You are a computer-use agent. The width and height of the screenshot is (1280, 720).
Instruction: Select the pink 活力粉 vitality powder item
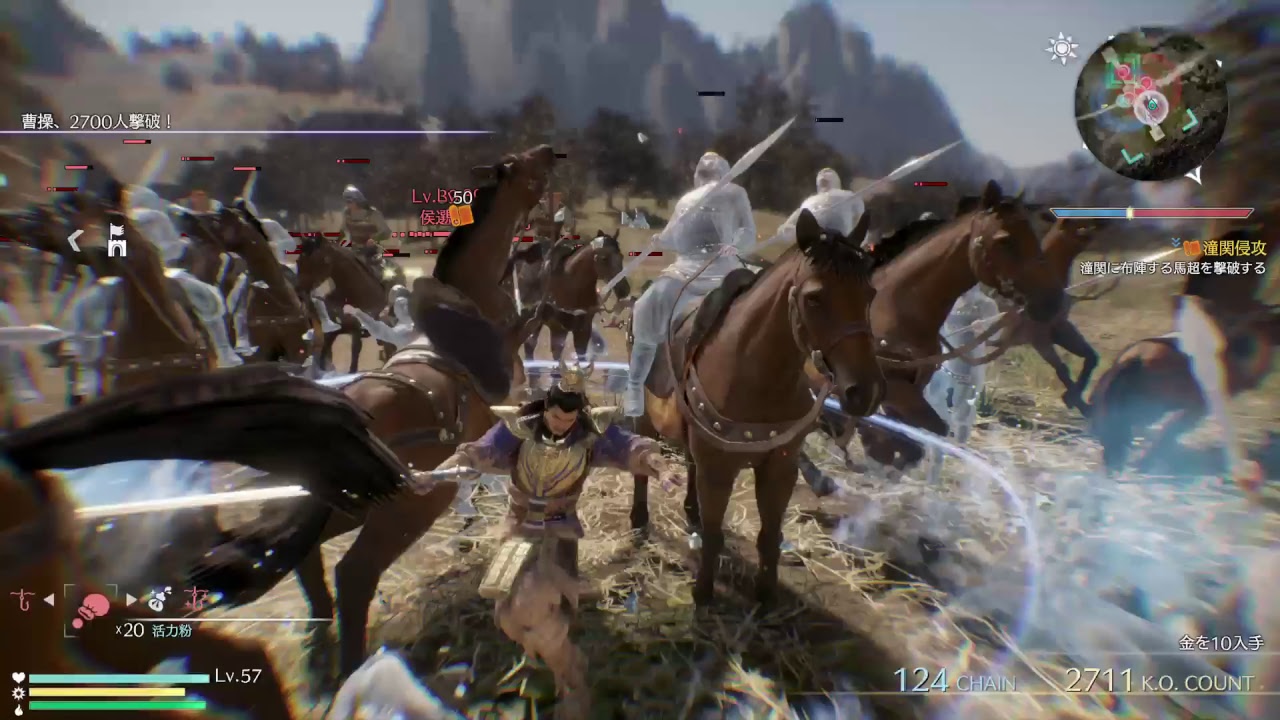point(95,605)
